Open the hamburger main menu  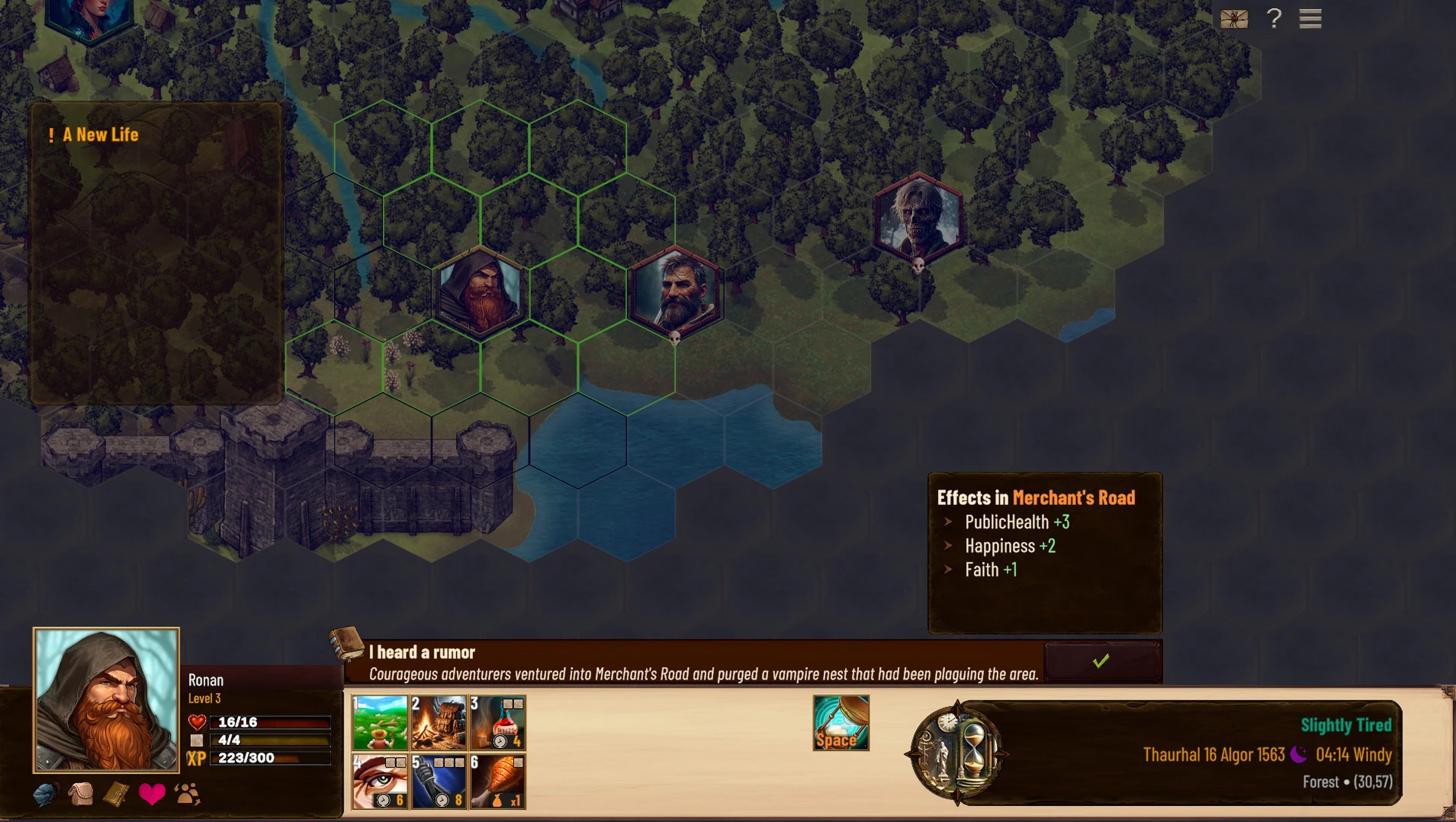click(x=1310, y=18)
